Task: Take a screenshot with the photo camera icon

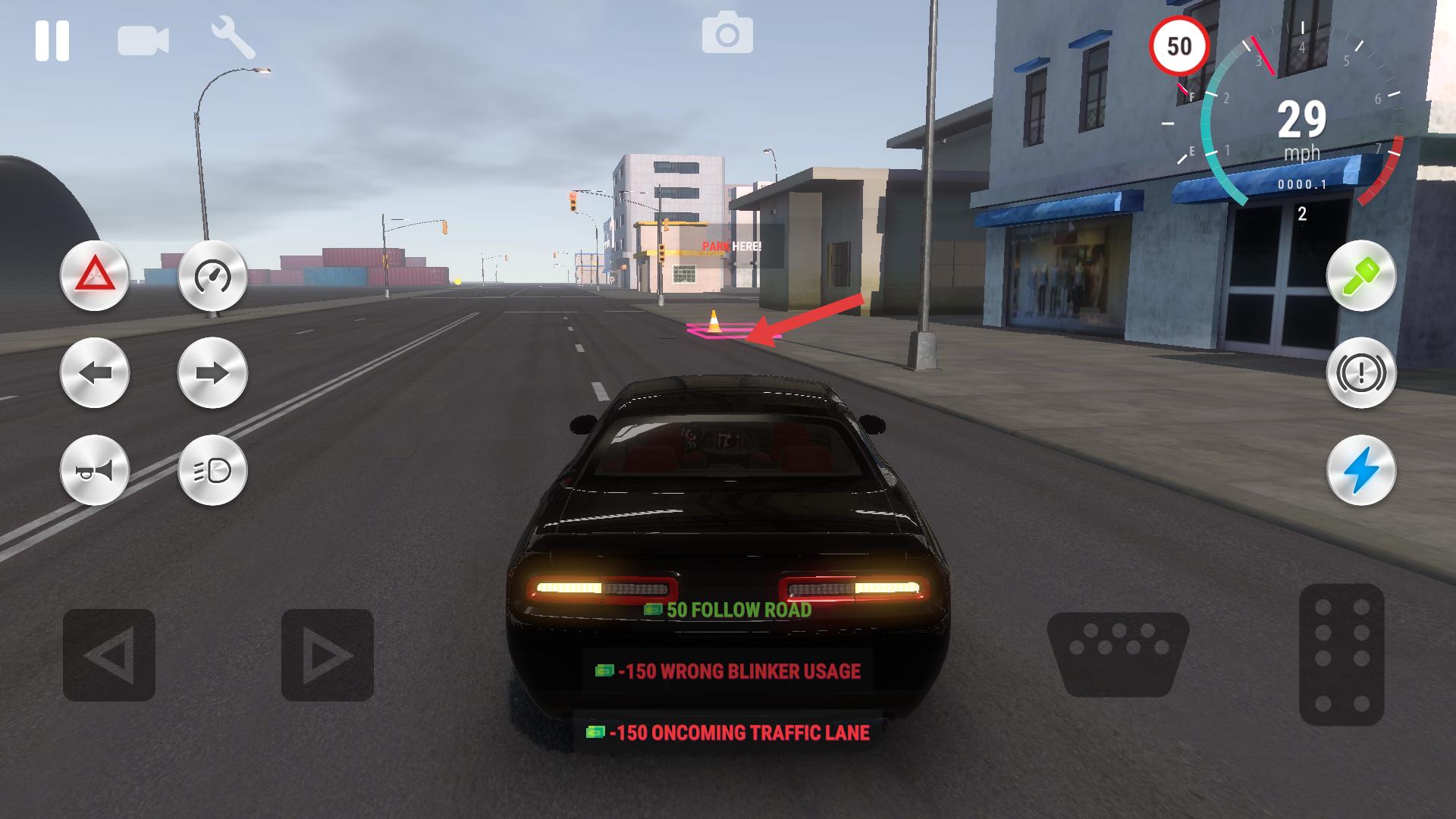Action: point(727,35)
